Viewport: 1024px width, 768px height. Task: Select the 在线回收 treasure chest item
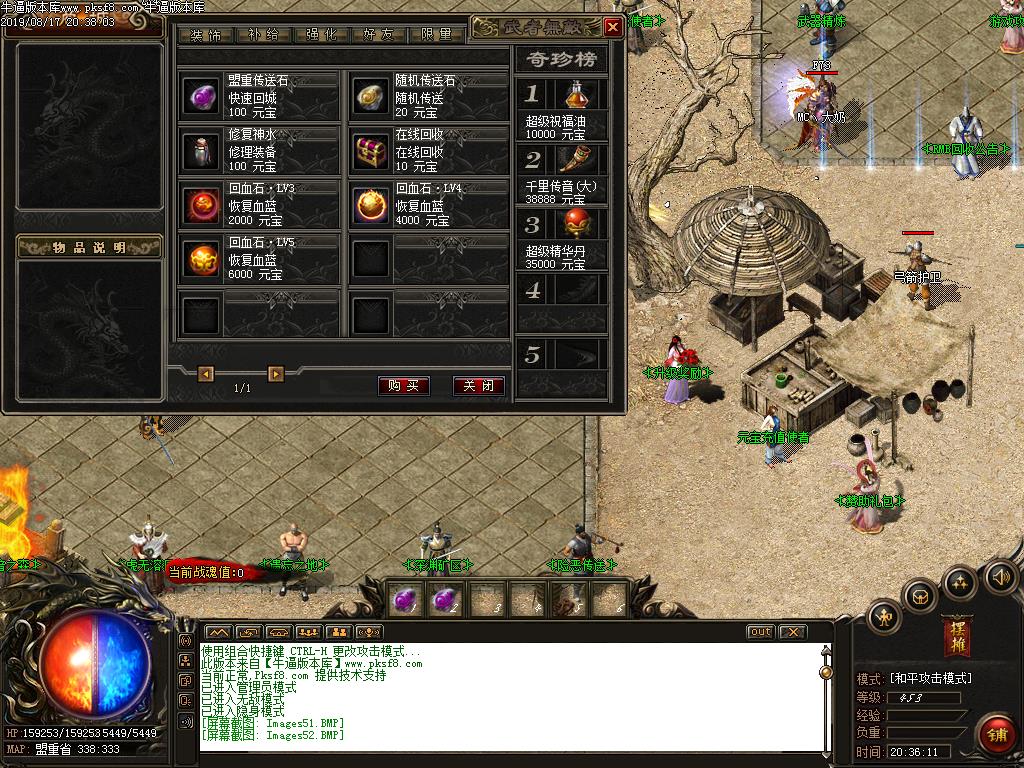pyautogui.click(x=372, y=150)
